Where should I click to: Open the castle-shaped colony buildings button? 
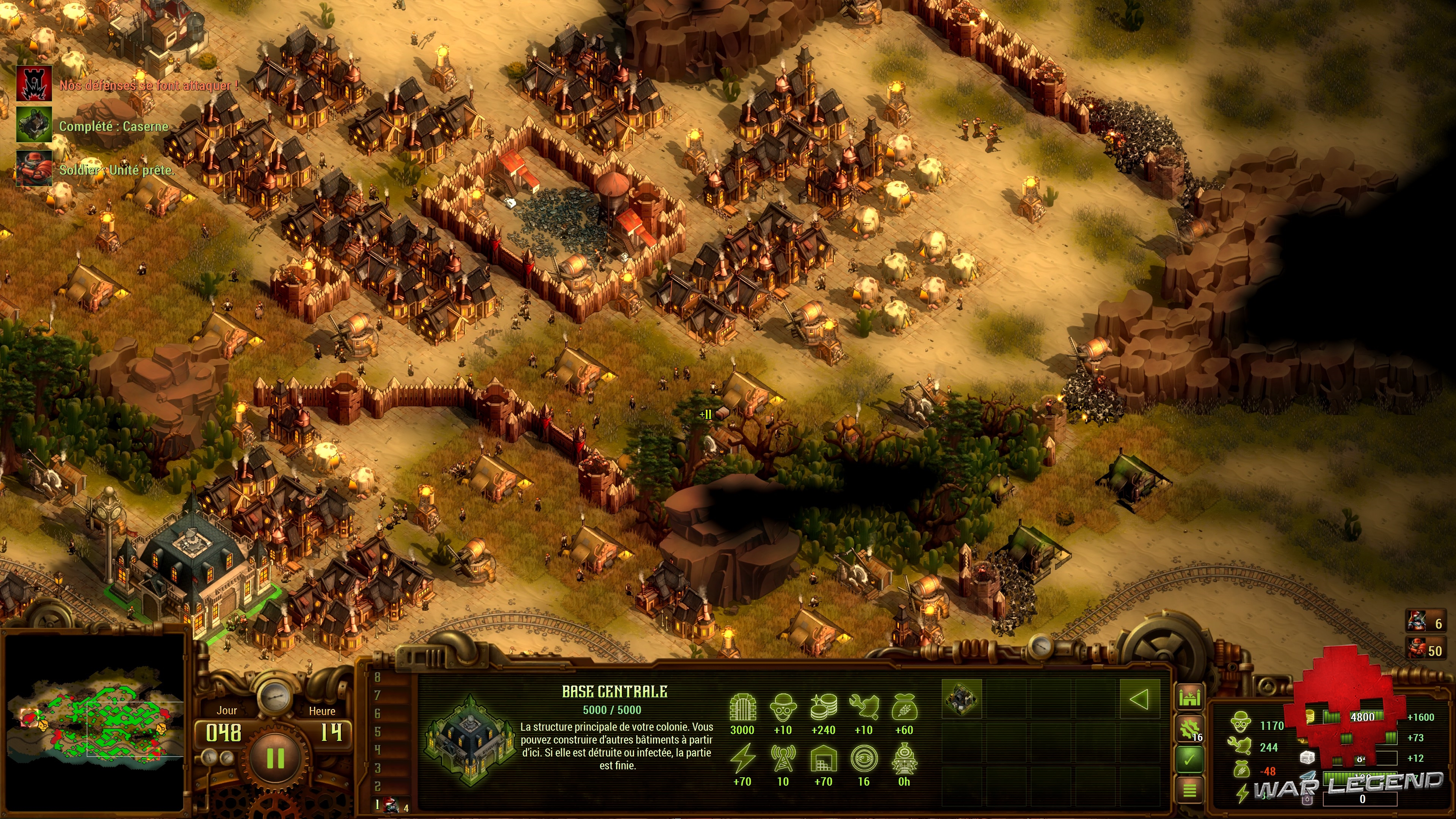coord(1190,698)
